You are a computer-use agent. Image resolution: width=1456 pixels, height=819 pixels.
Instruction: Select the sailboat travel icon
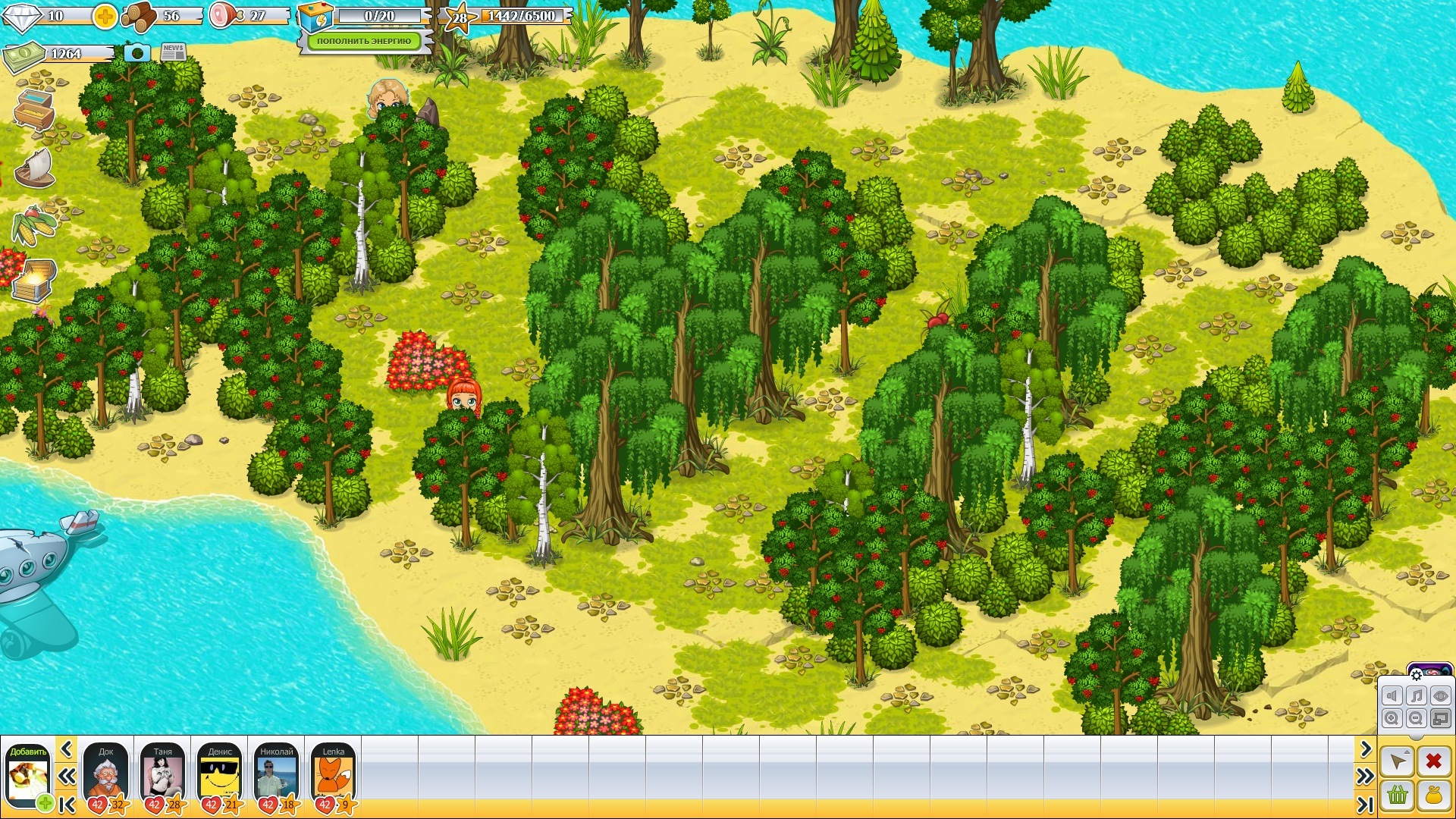click(x=36, y=168)
